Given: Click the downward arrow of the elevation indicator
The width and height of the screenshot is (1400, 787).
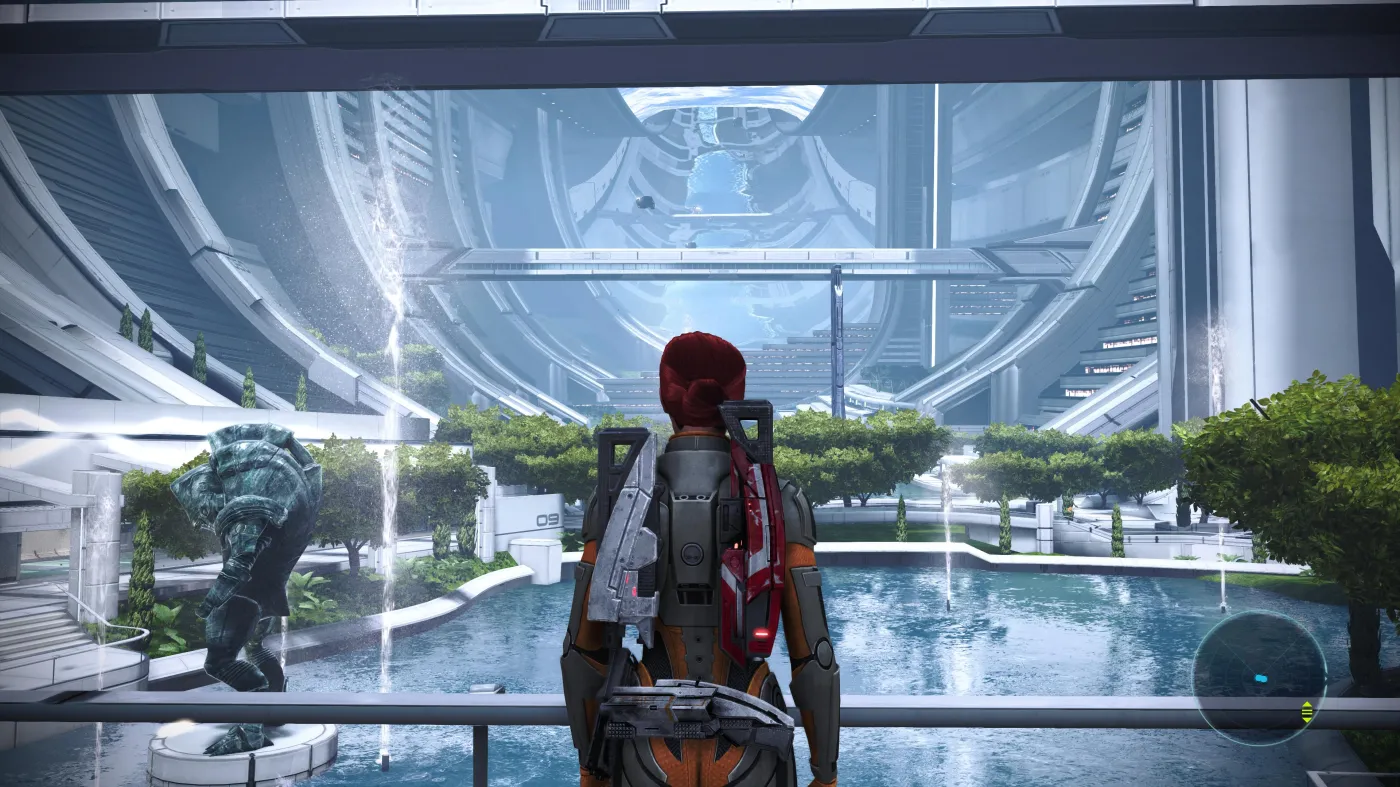Looking at the screenshot, I should [x=1307, y=720].
